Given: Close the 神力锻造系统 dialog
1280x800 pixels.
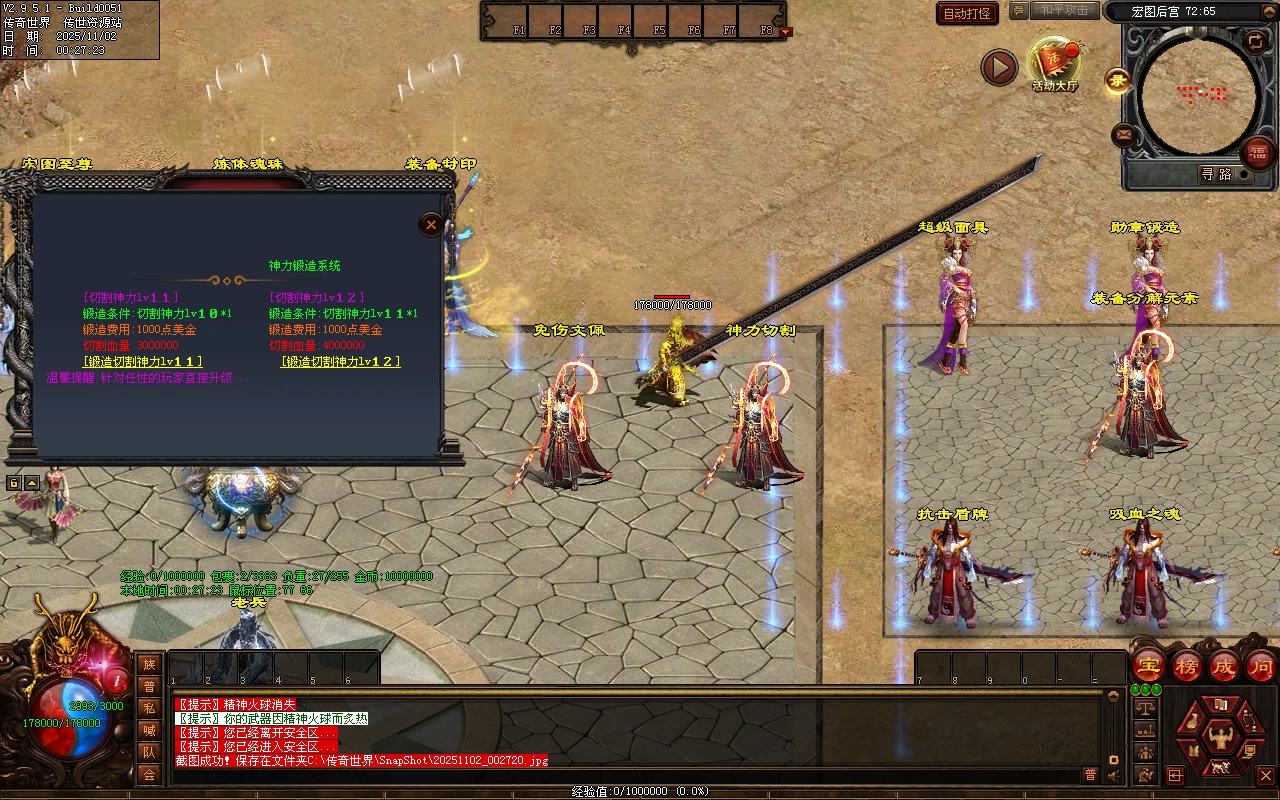Looking at the screenshot, I should pyautogui.click(x=431, y=225).
